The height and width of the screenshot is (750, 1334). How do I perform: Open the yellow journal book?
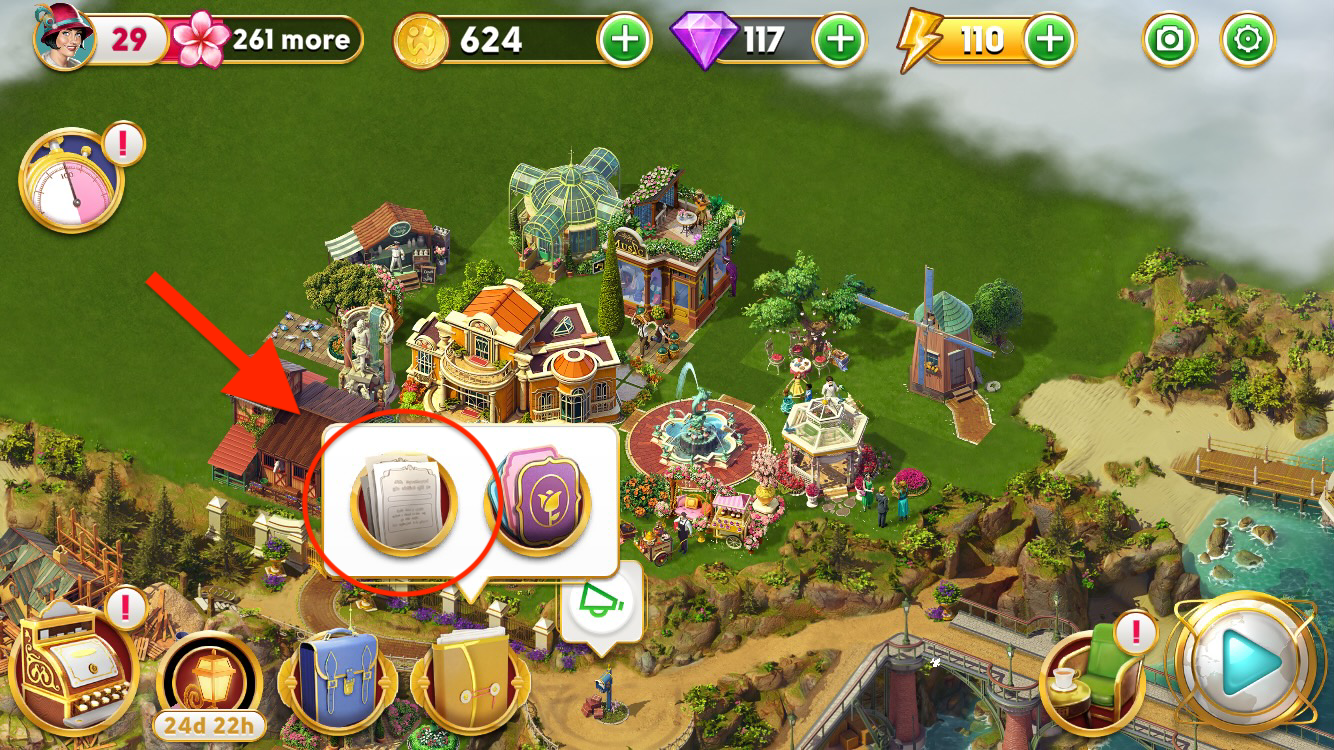[469, 680]
